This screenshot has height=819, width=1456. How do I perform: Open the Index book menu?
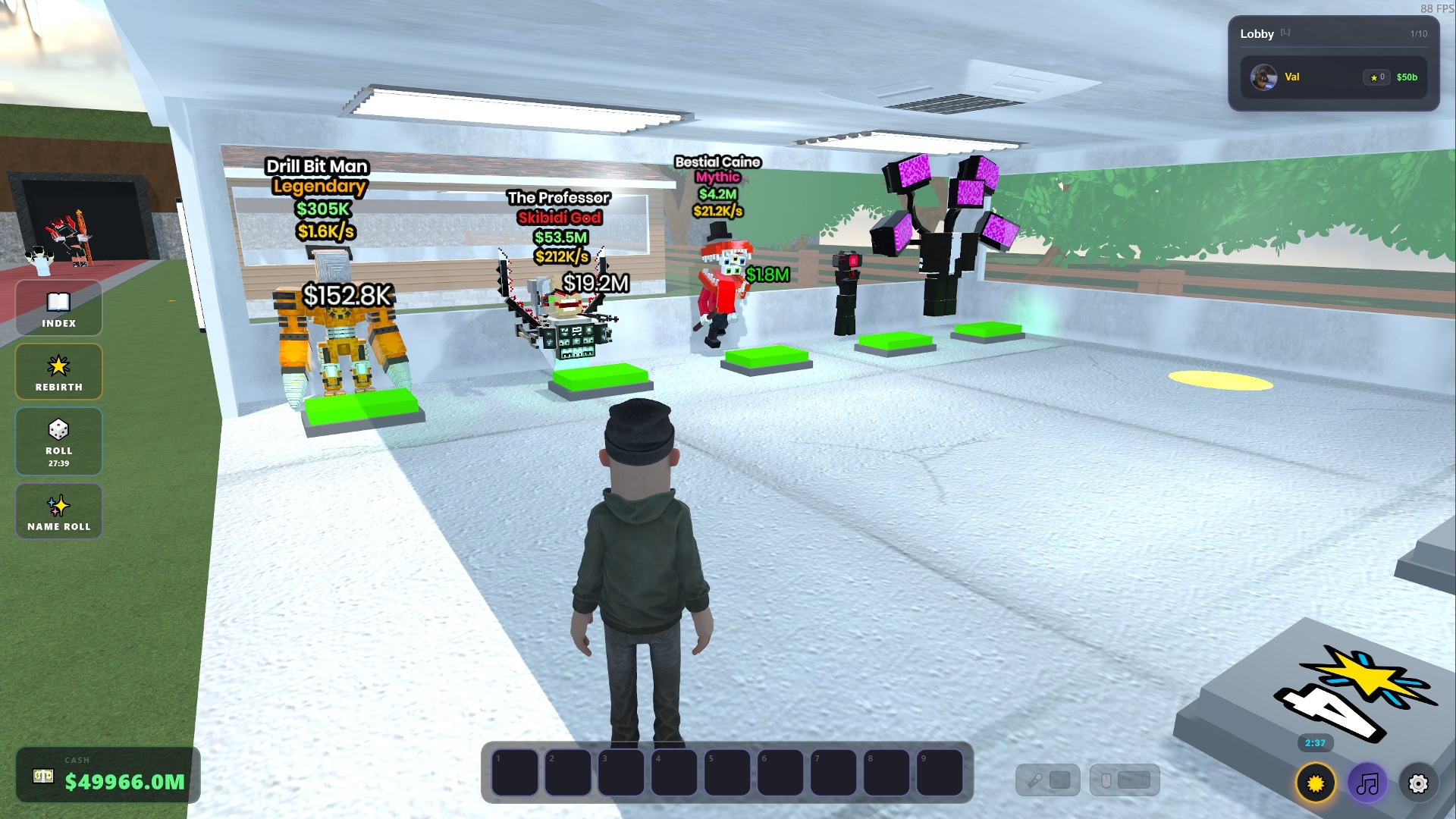pyautogui.click(x=58, y=308)
